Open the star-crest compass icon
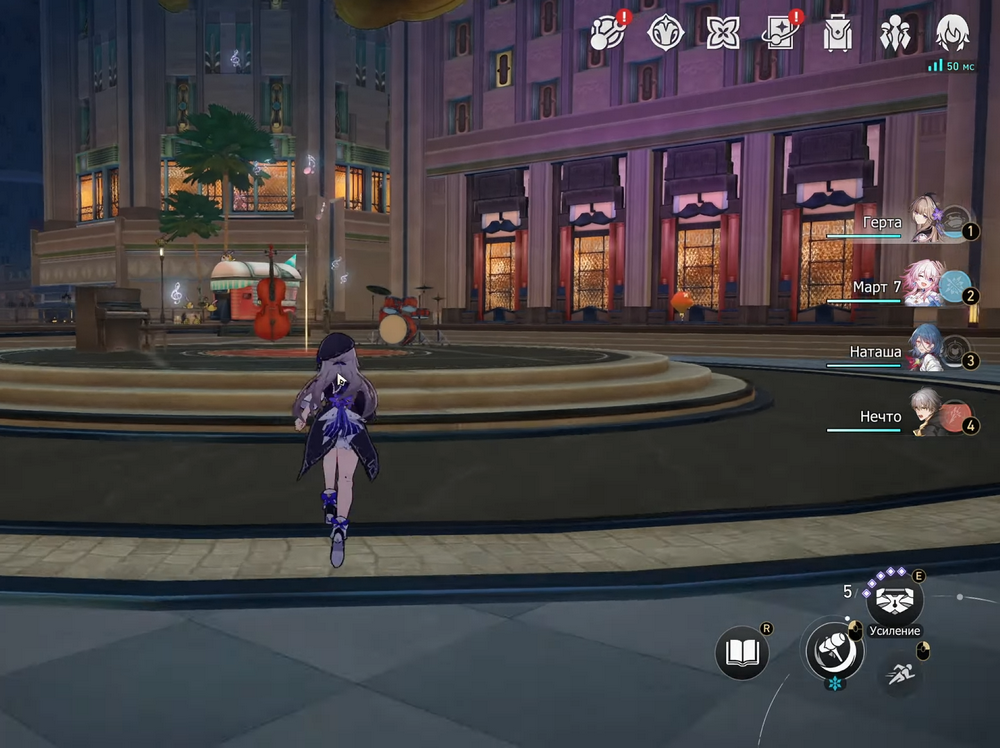Screen dimensions: 1000x748 pos(666,33)
